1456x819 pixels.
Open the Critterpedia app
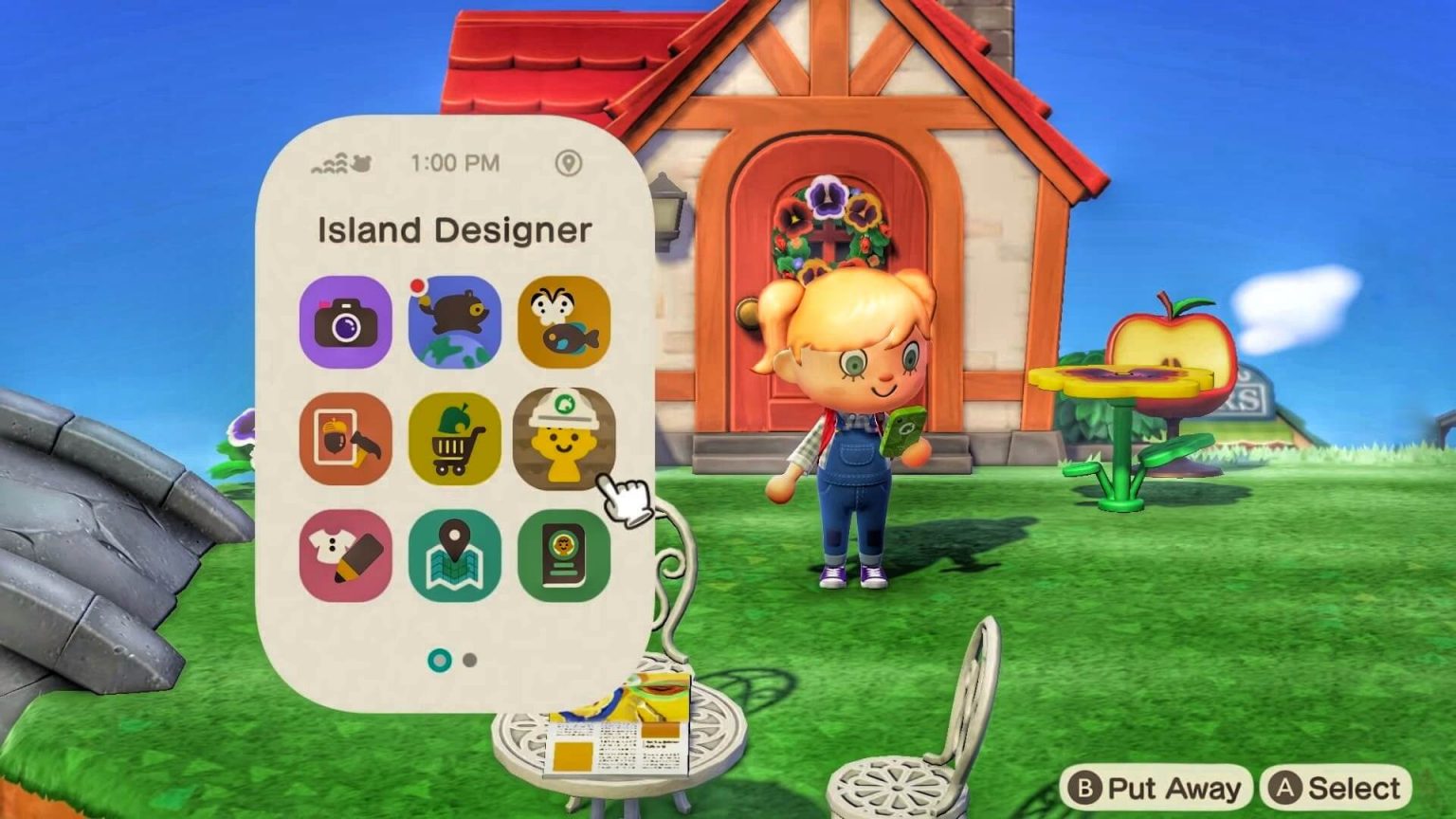click(x=565, y=322)
